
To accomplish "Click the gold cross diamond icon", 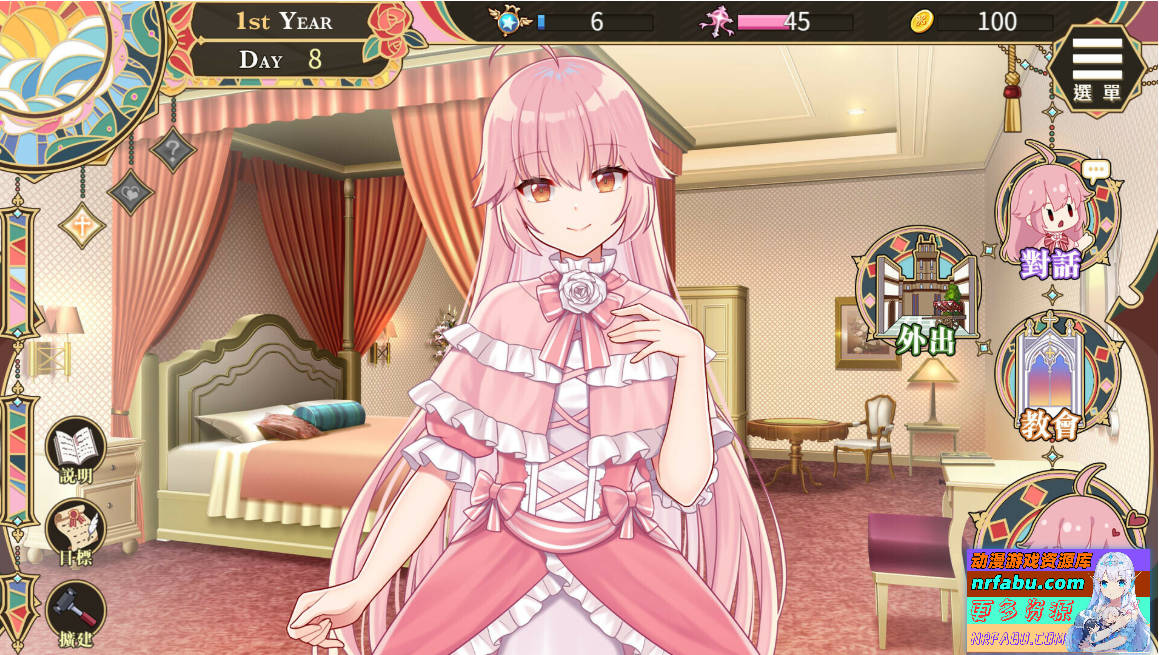I will (82, 225).
